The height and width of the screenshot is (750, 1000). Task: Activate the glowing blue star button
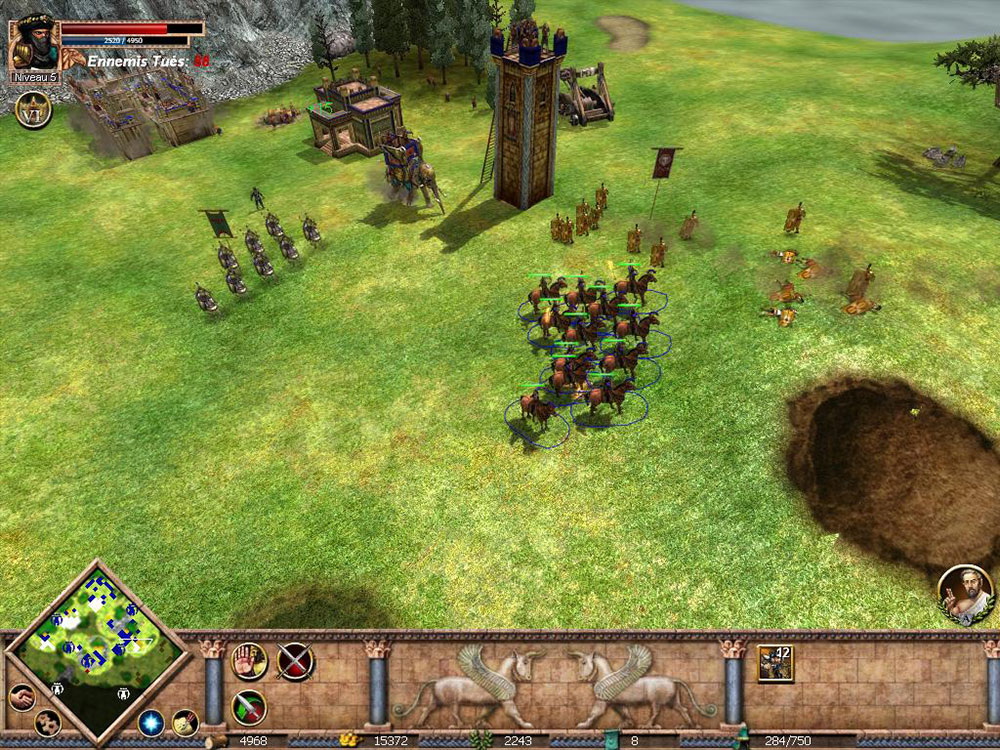coord(151,722)
